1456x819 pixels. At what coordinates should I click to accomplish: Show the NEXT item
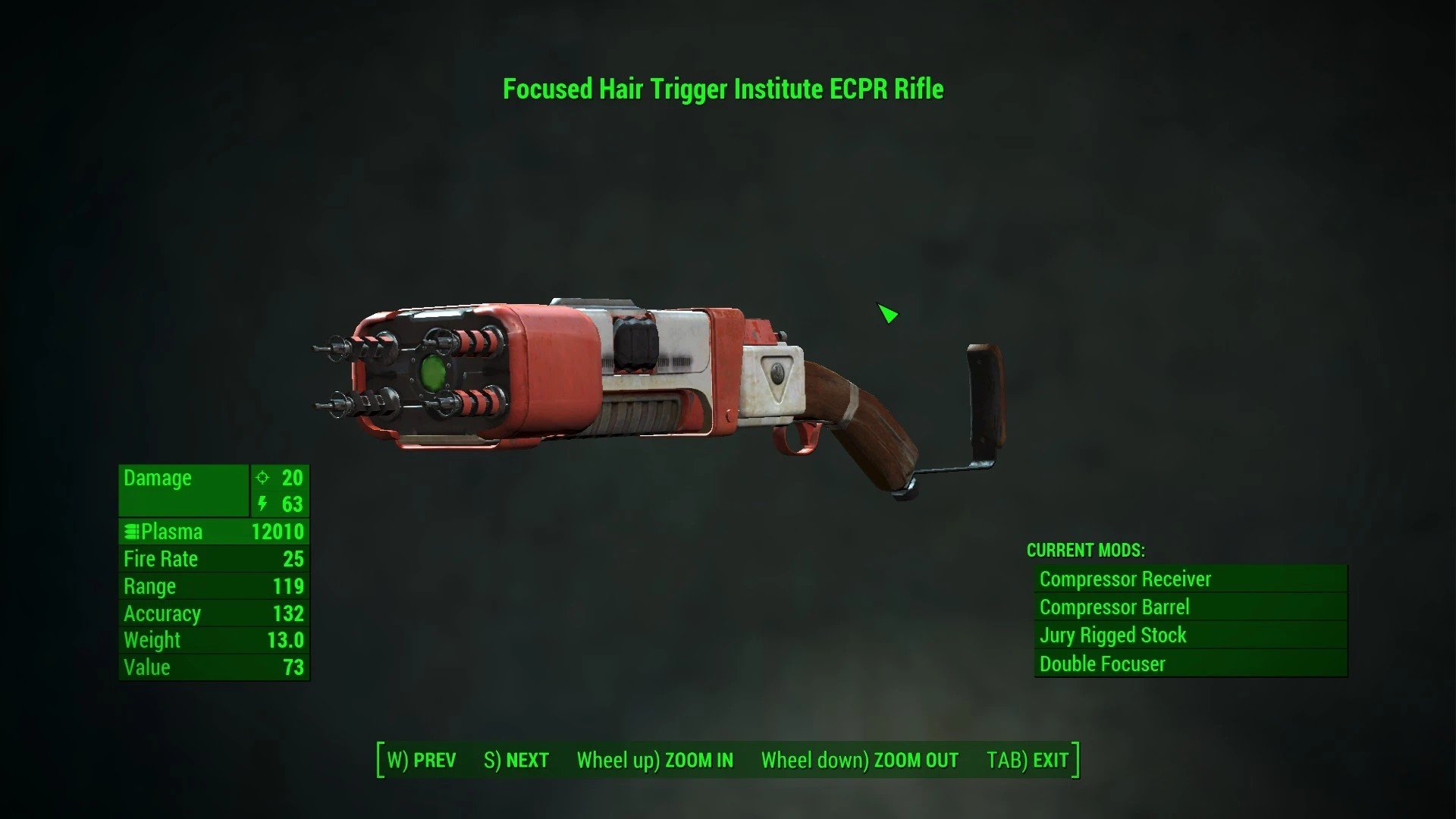pos(516,760)
